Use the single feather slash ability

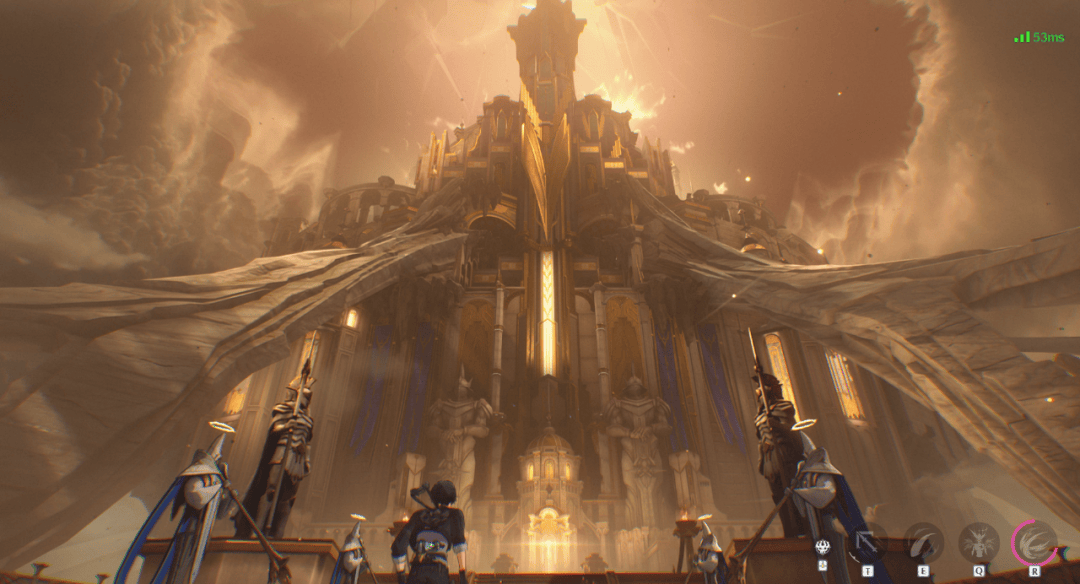[x=924, y=542]
